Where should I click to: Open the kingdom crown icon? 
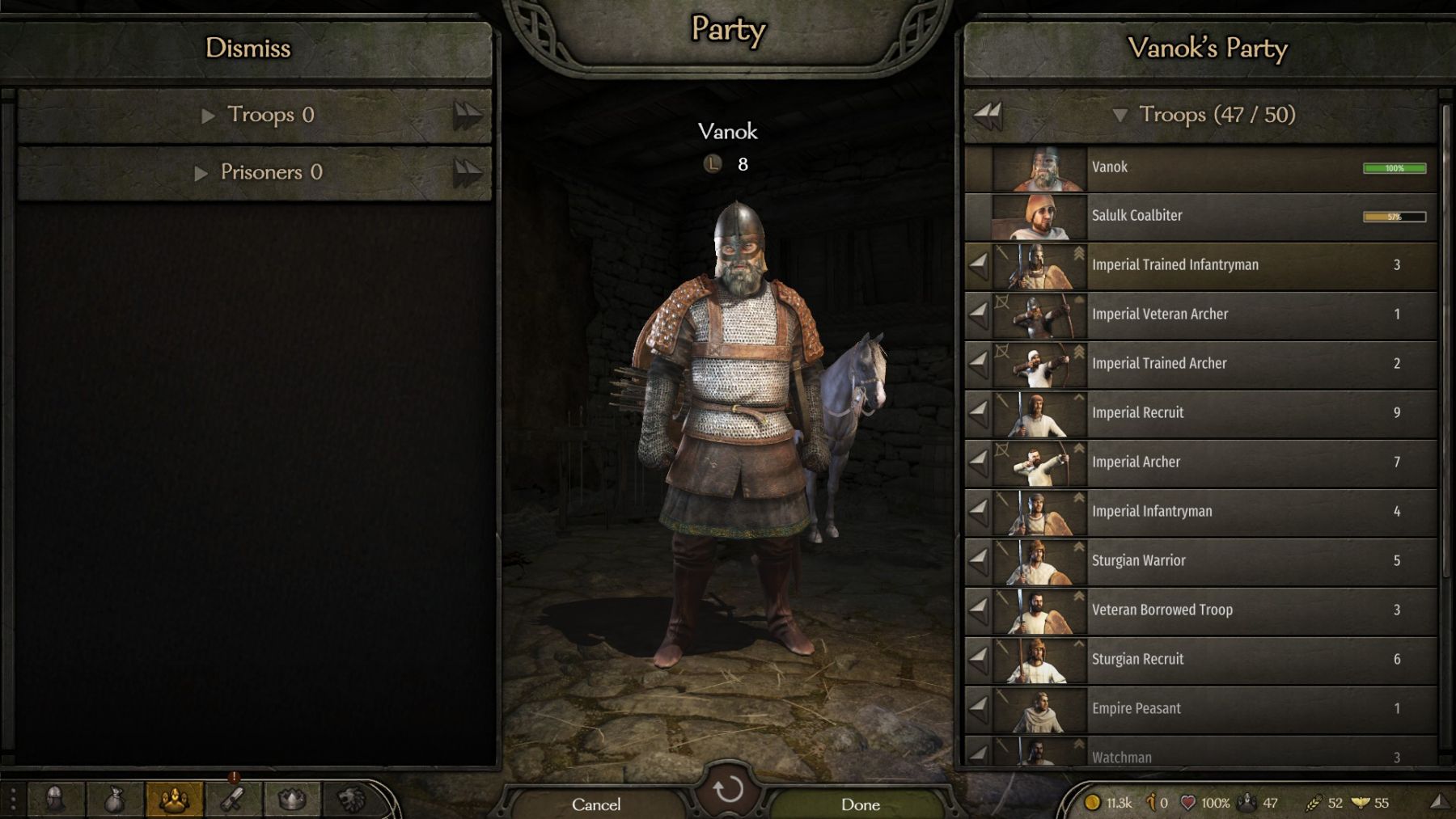click(292, 800)
